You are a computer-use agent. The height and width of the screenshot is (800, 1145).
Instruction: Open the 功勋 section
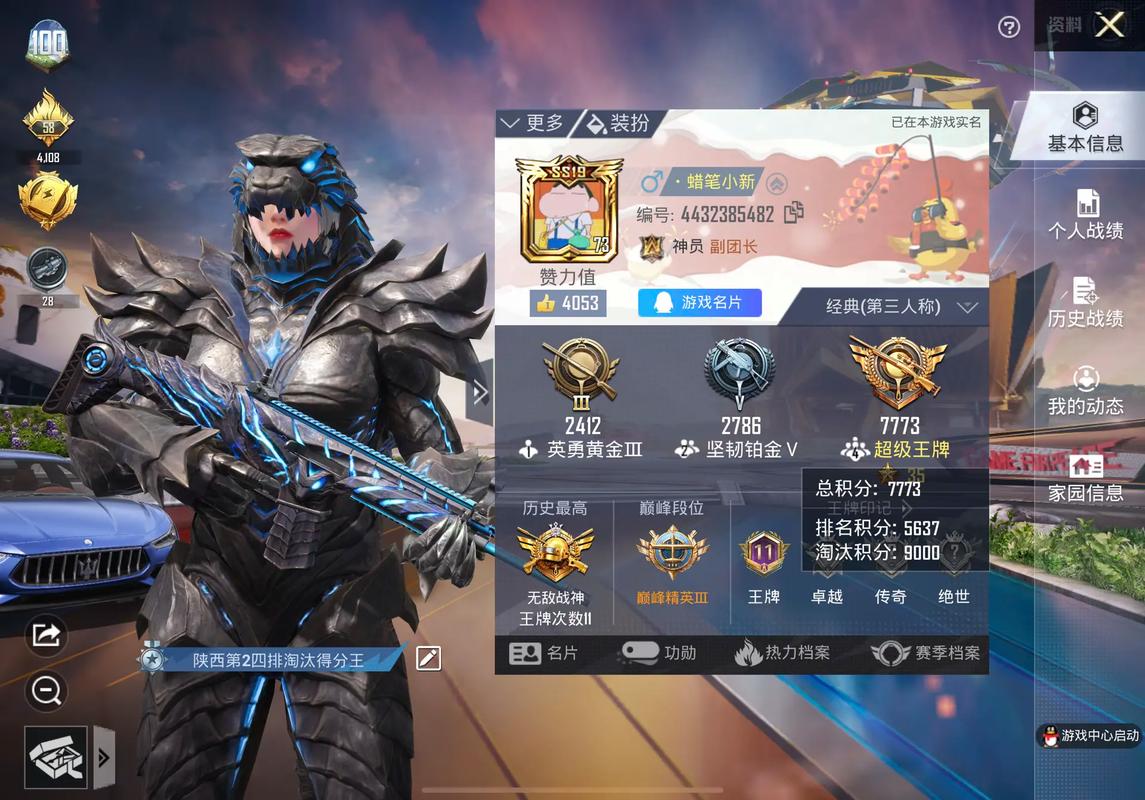[x=659, y=653]
